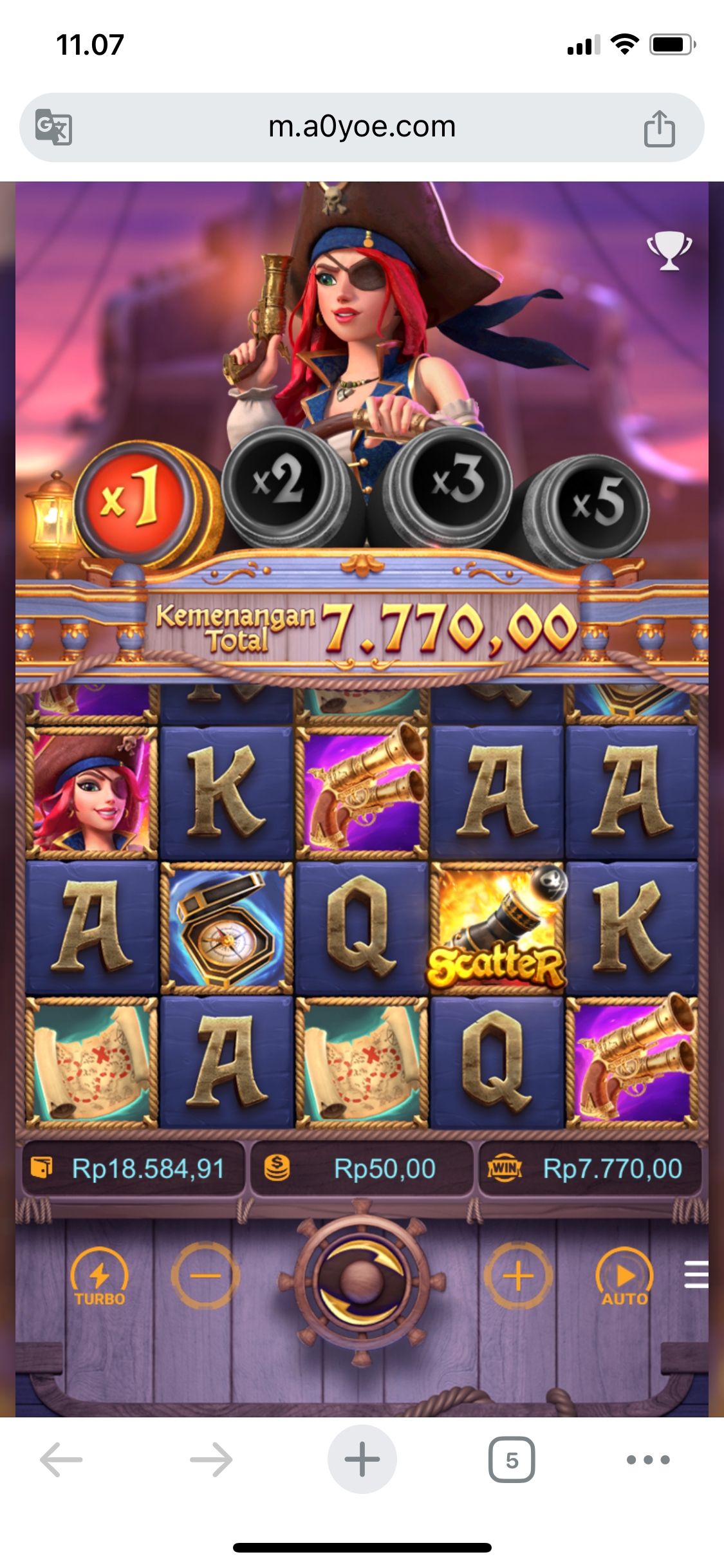Open a new browser tab
Screen dimensions: 724x1568
click(x=362, y=1459)
